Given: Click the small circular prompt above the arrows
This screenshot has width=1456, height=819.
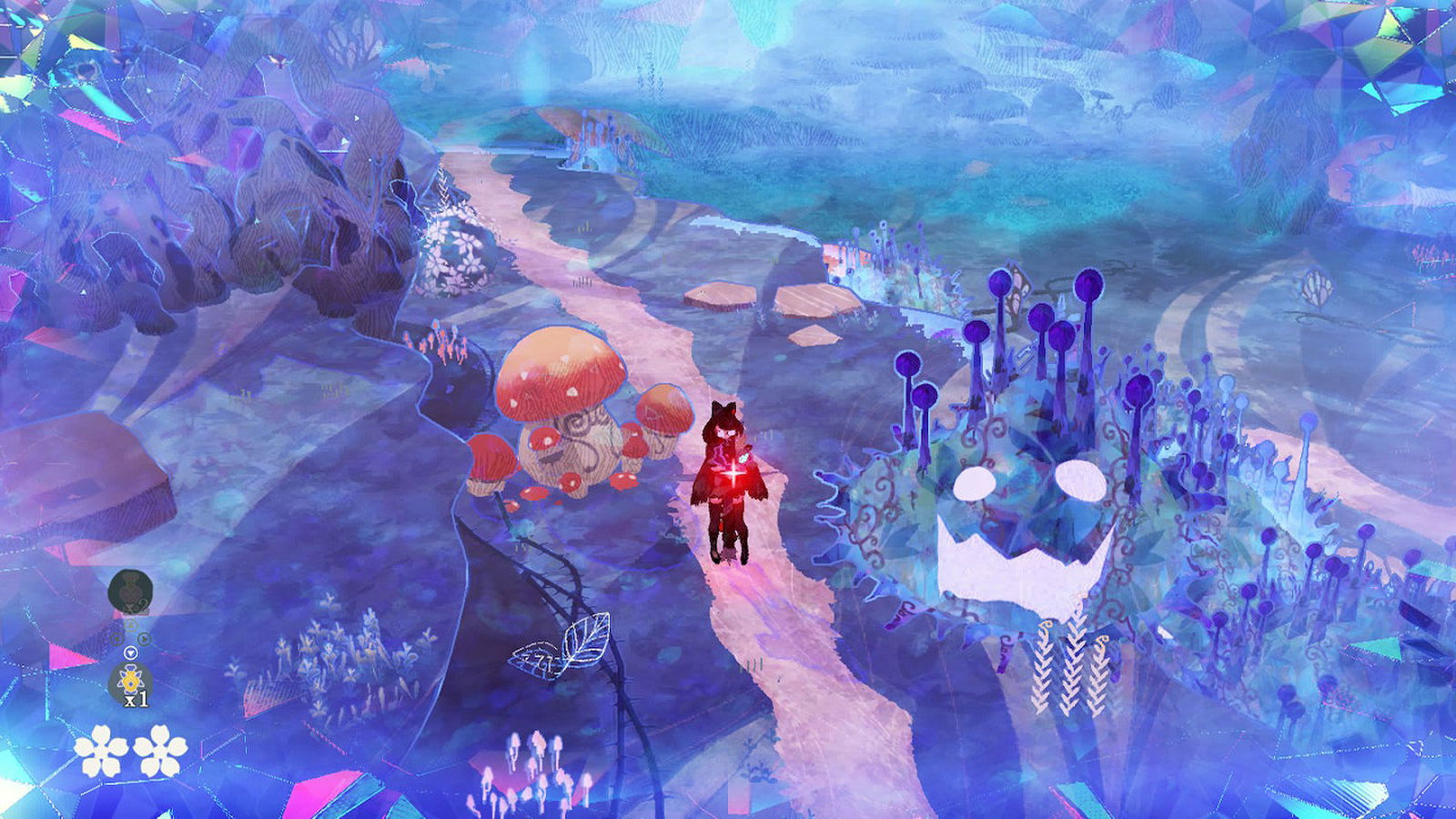Looking at the screenshot, I should pyautogui.click(x=130, y=624).
